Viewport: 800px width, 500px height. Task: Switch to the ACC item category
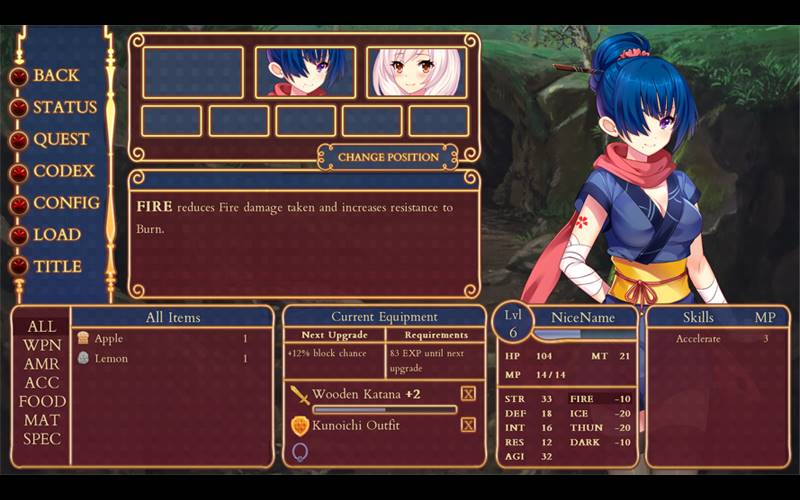tap(42, 383)
